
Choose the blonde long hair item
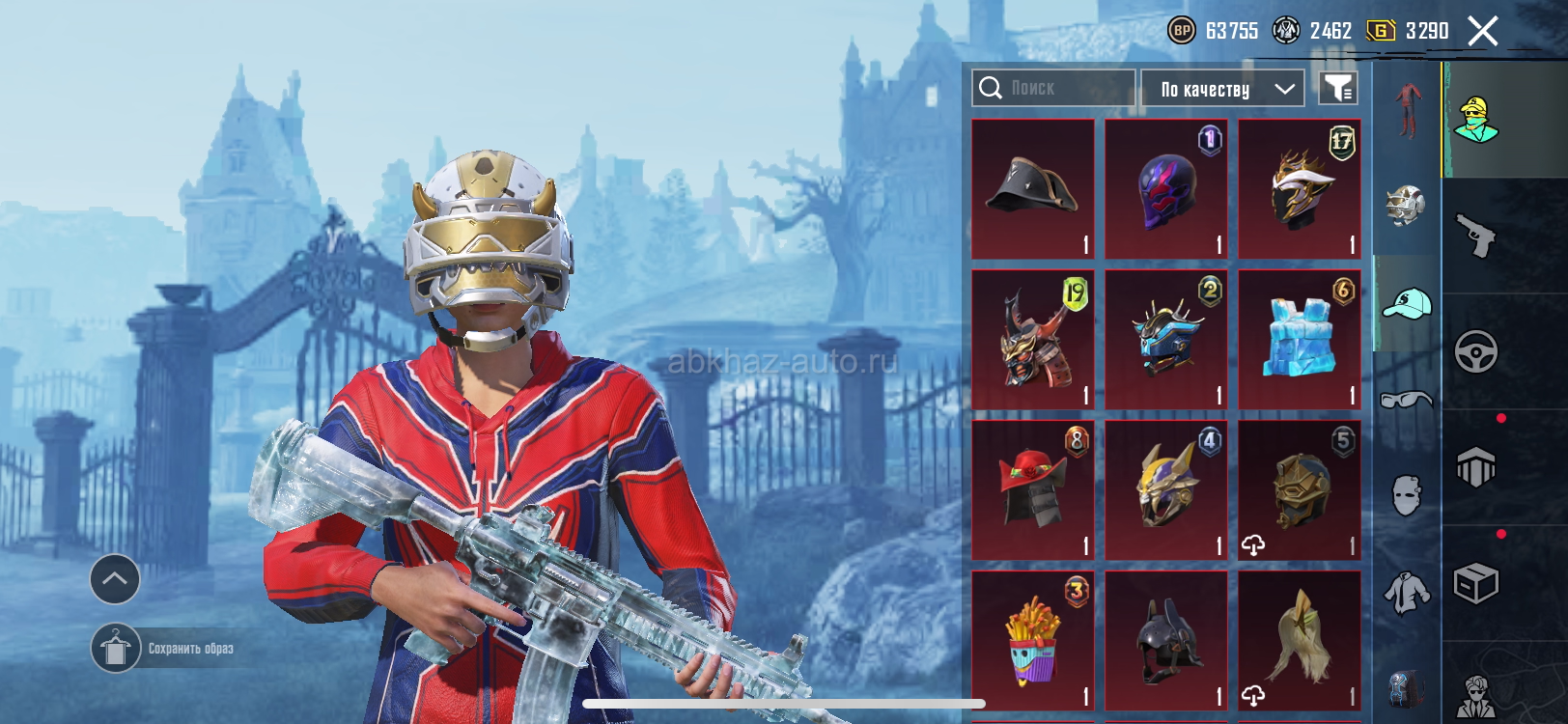(1300, 641)
